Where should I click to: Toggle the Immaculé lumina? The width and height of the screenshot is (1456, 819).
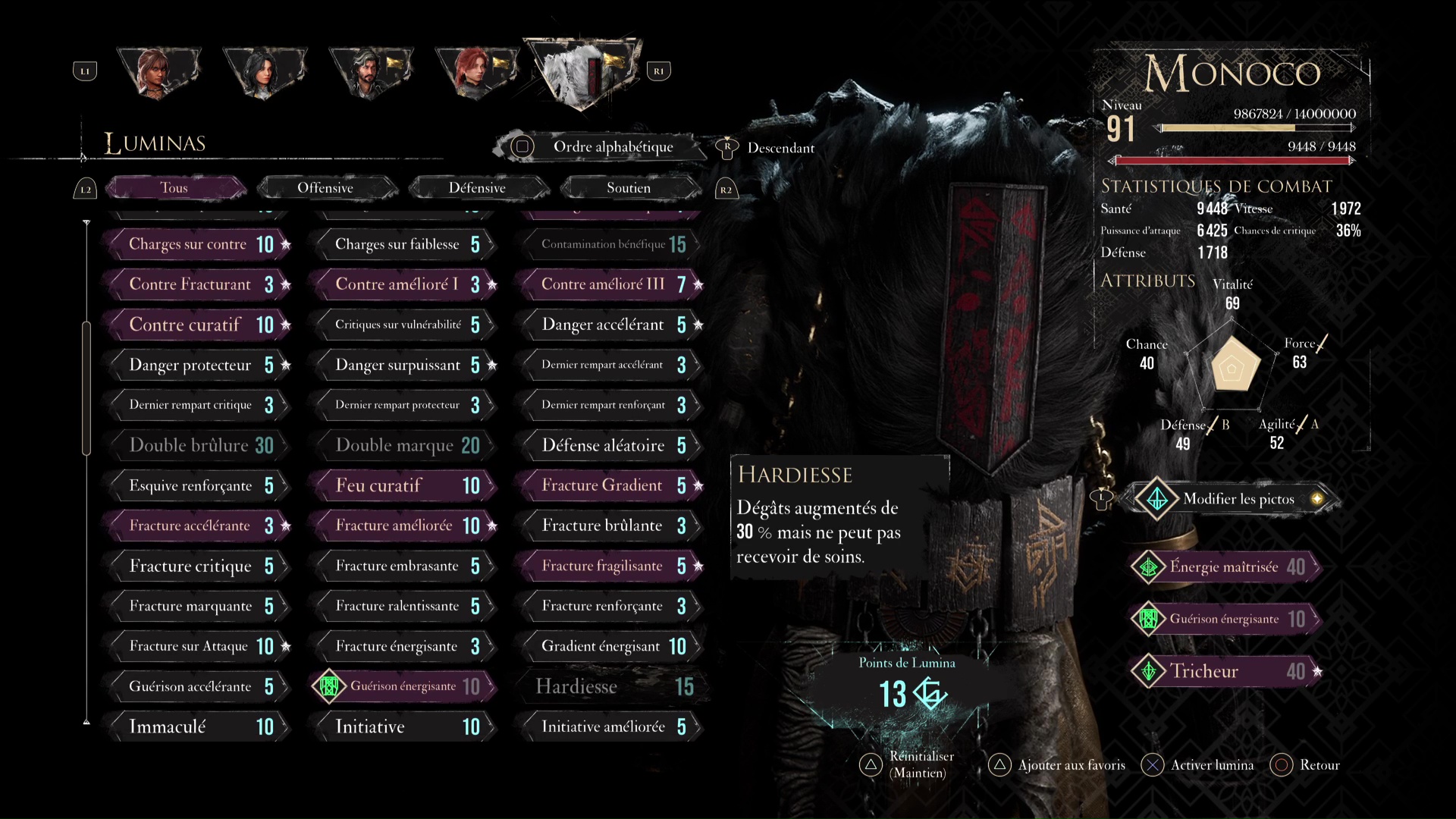(199, 726)
